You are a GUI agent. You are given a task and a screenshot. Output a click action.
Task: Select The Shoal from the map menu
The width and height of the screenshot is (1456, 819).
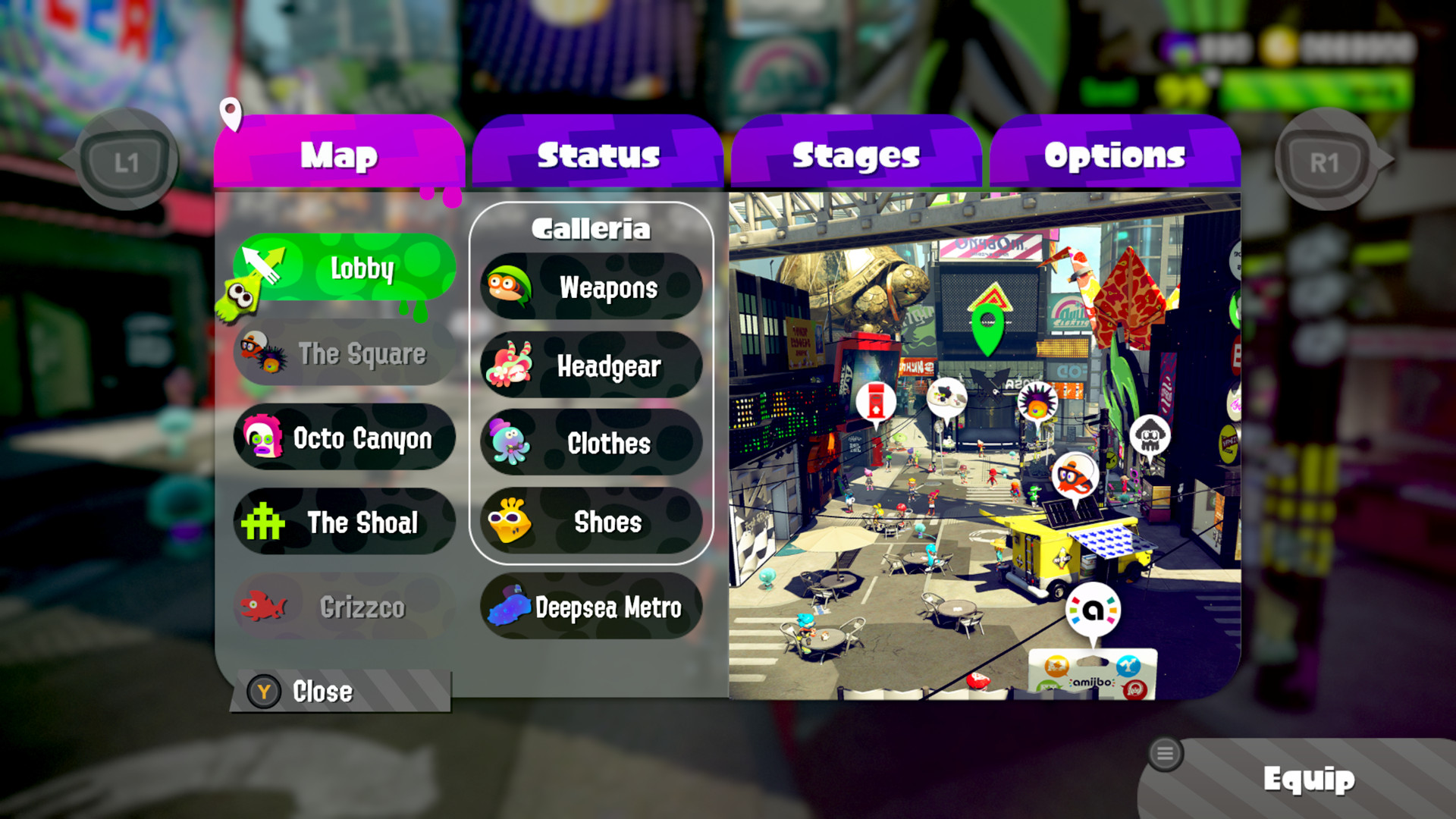point(343,522)
